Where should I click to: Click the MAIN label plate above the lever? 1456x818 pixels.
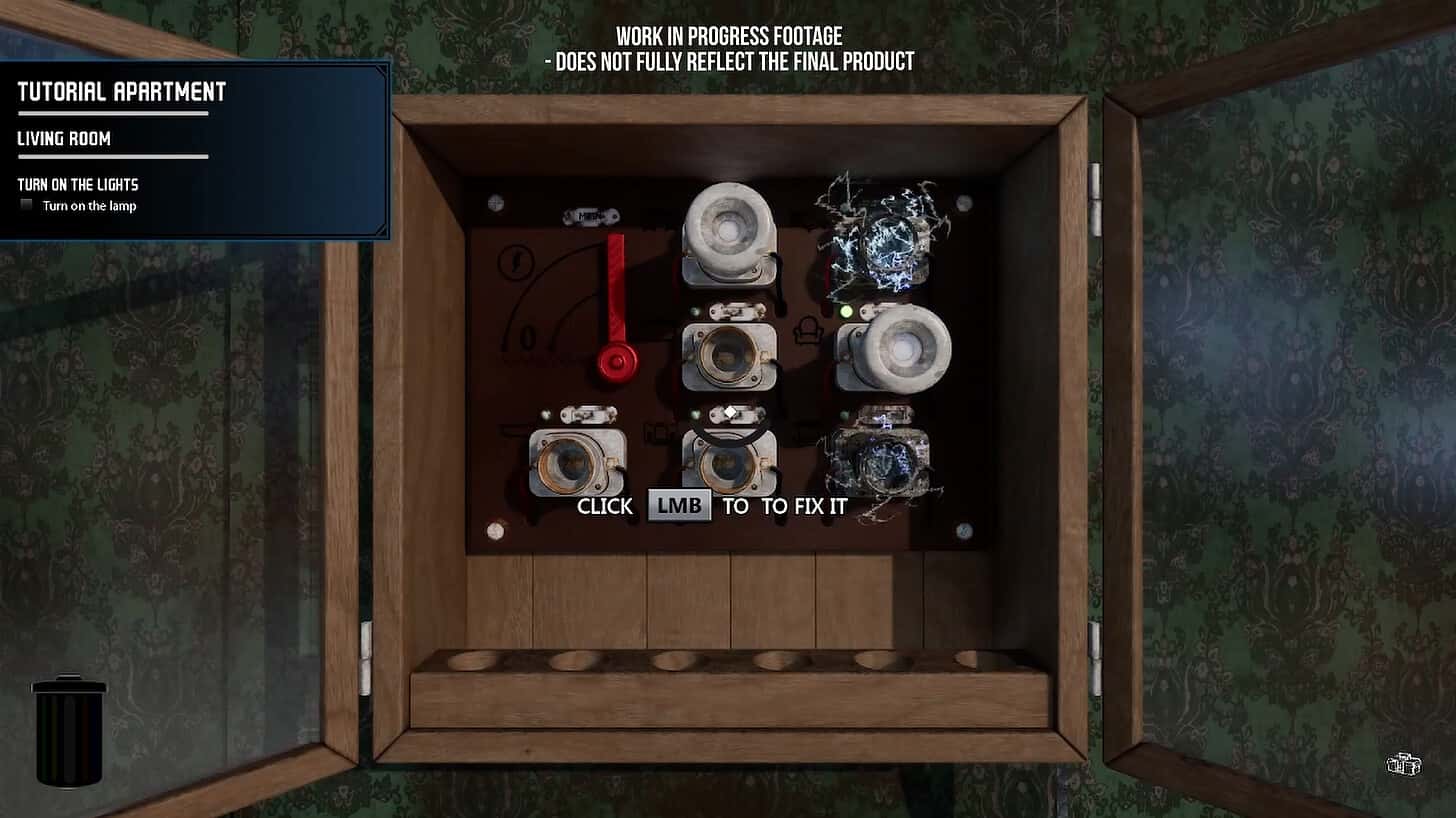click(x=592, y=213)
